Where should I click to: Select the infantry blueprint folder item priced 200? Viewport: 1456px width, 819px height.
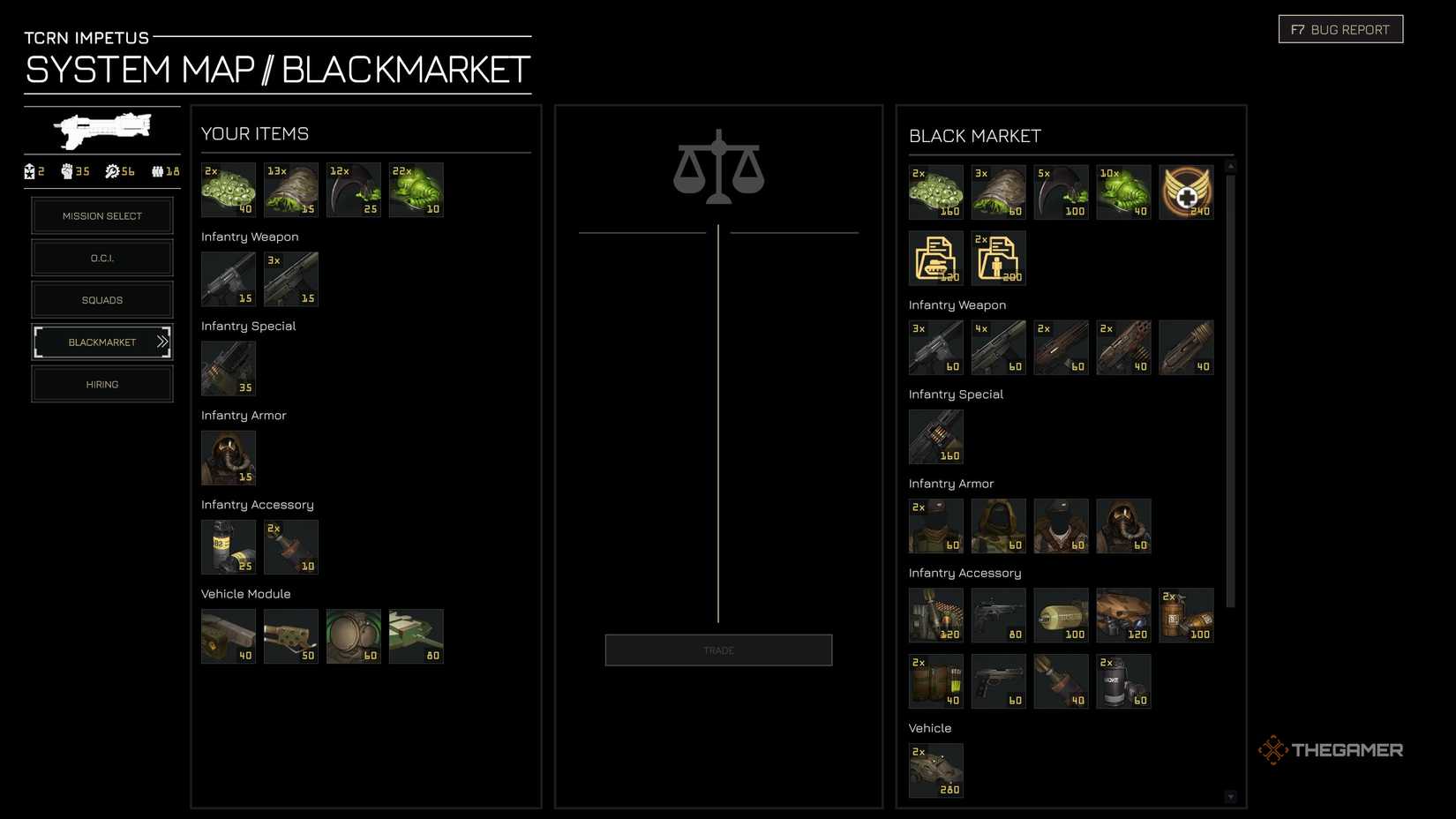click(x=998, y=257)
